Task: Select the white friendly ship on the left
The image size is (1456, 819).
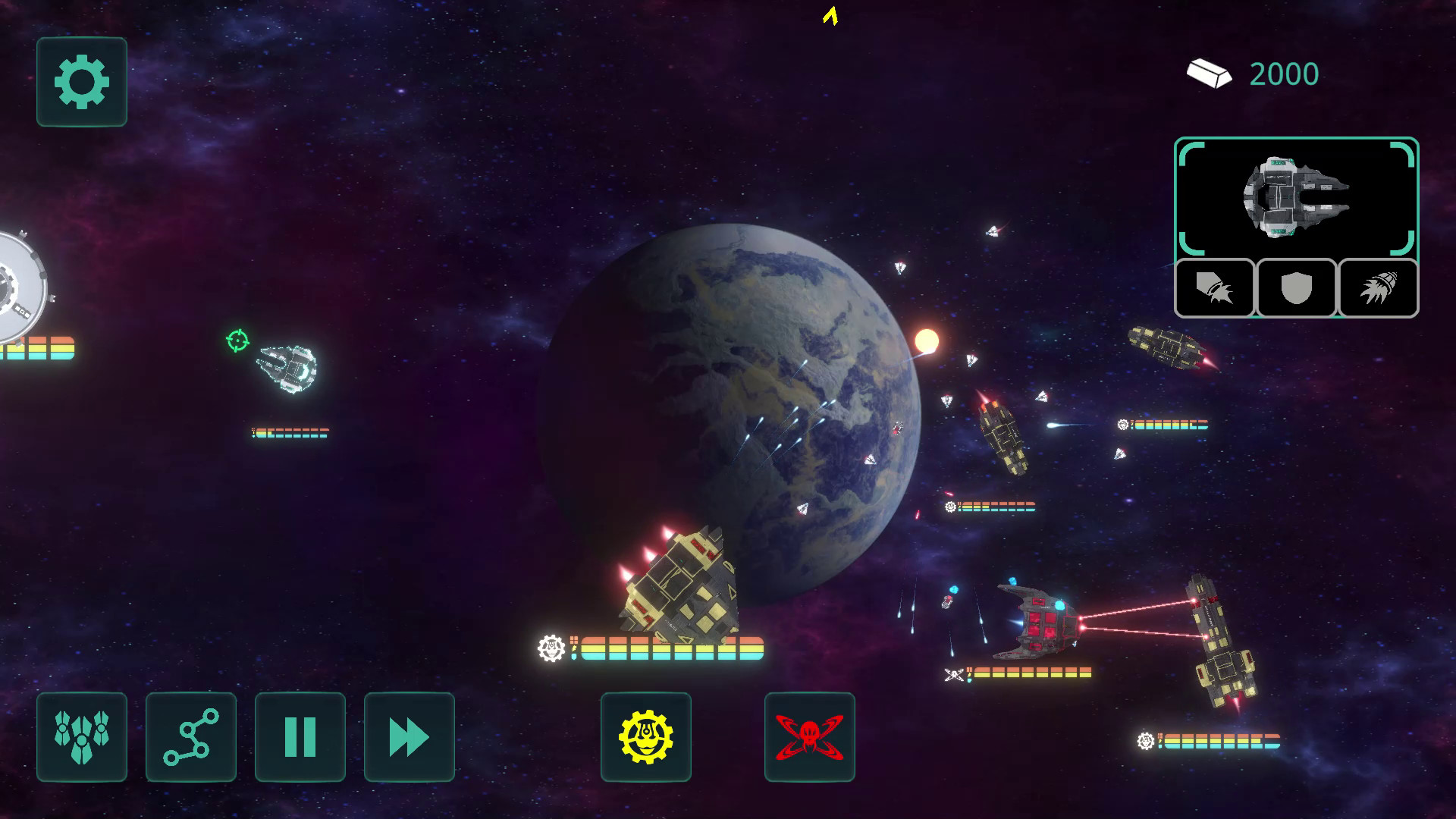Action: click(x=288, y=371)
